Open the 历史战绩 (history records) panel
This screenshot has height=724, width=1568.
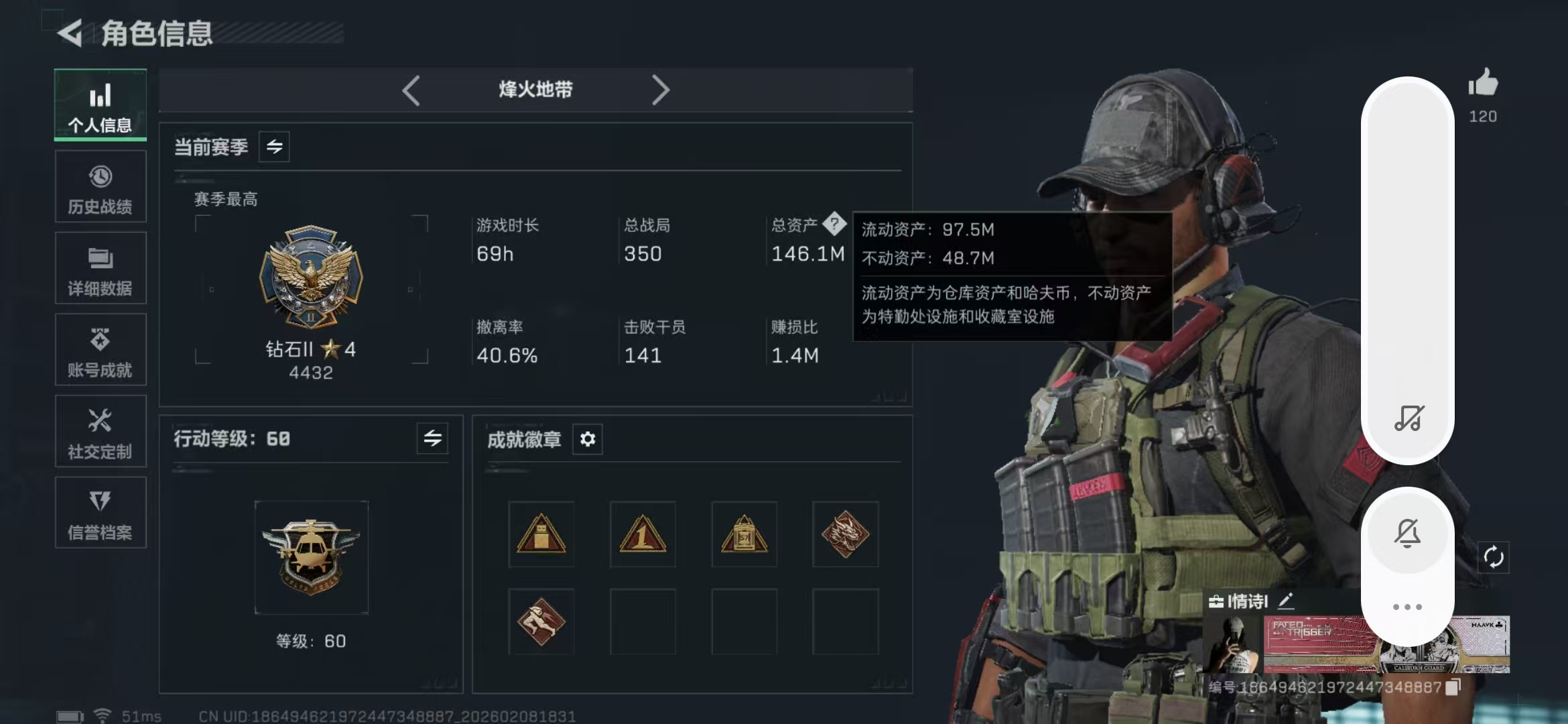point(100,186)
